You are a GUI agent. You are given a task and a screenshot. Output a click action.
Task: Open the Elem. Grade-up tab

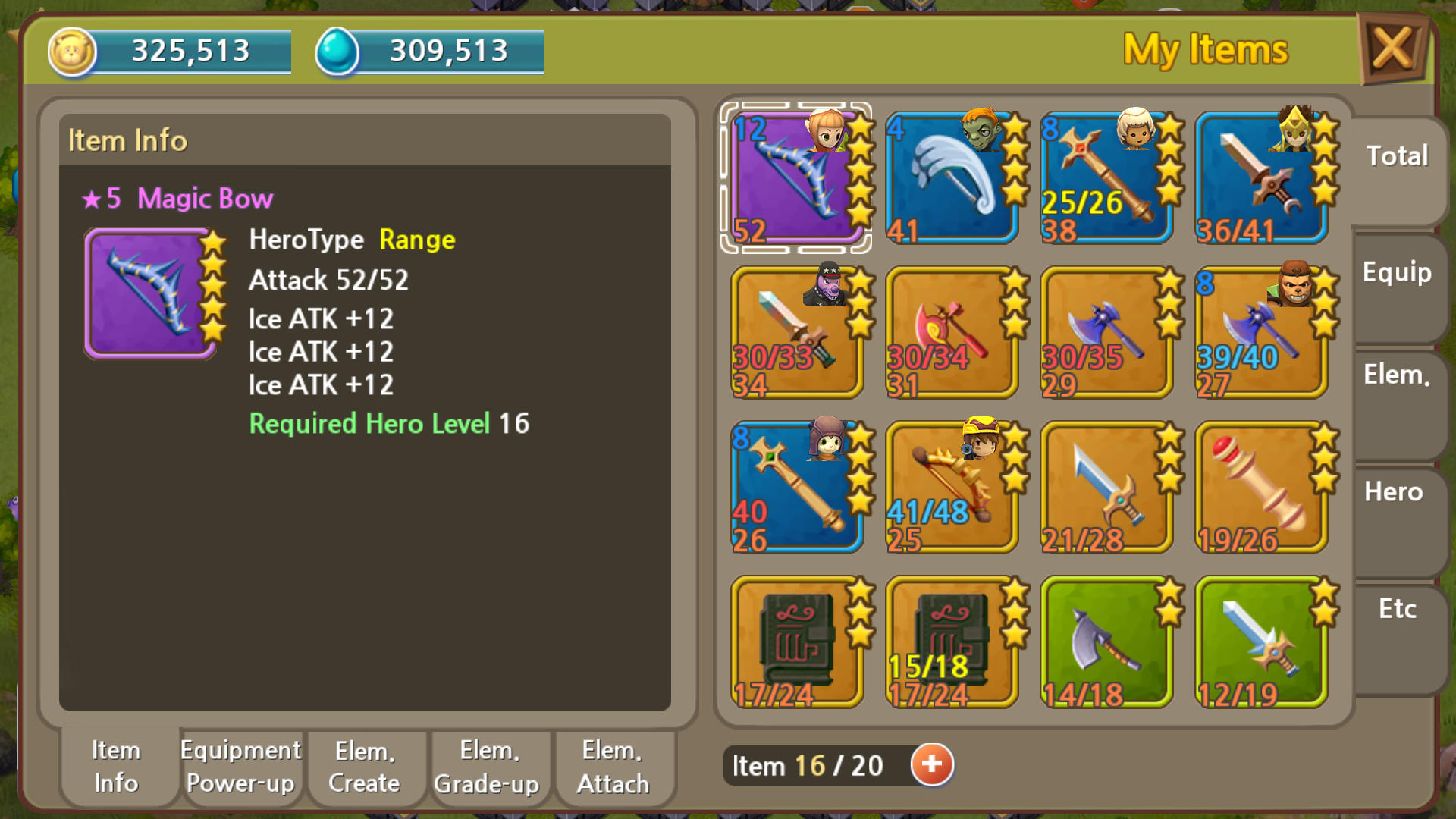pos(487,767)
